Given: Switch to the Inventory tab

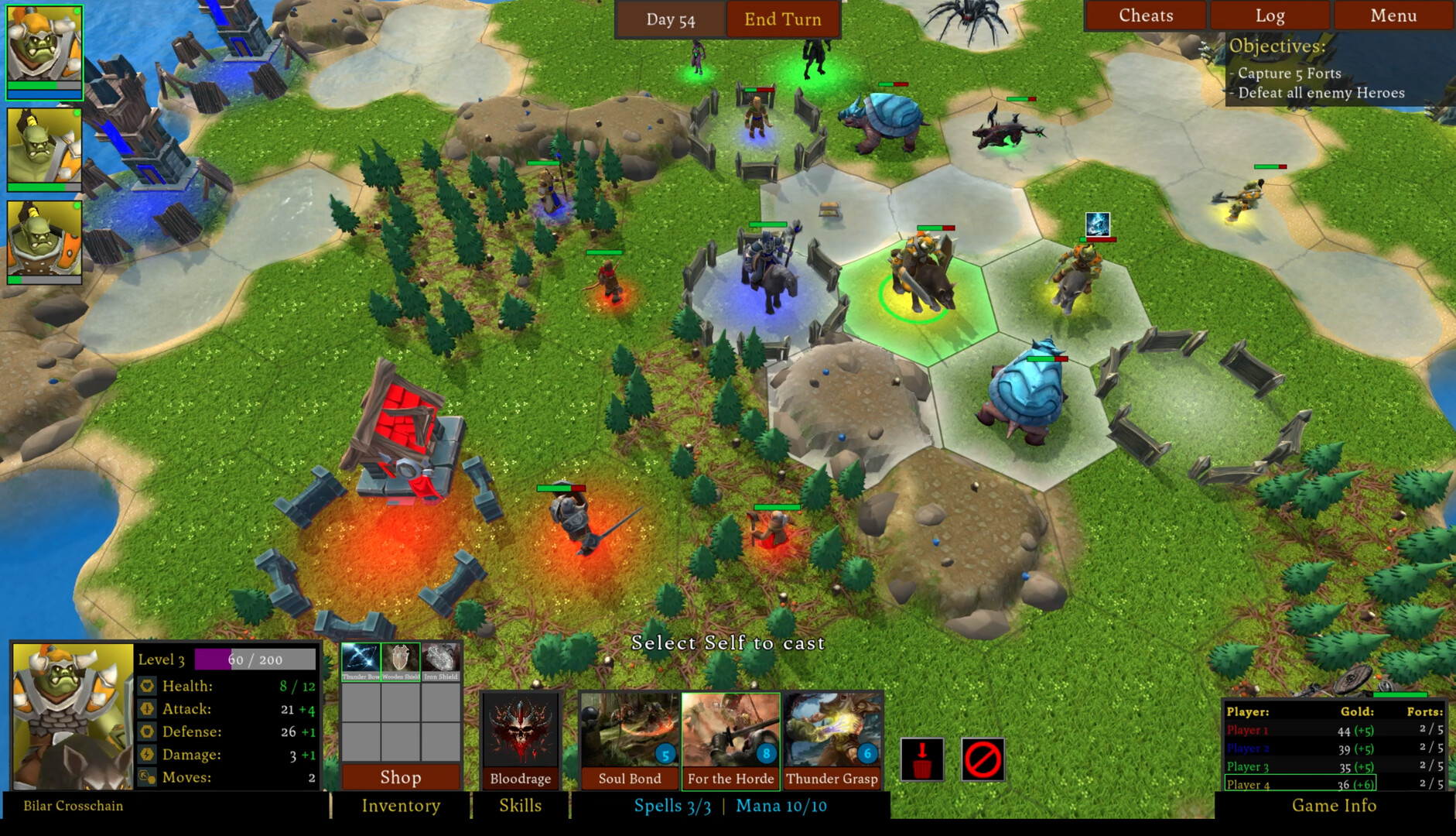Looking at the screenshot, I should tap(401, 806).
